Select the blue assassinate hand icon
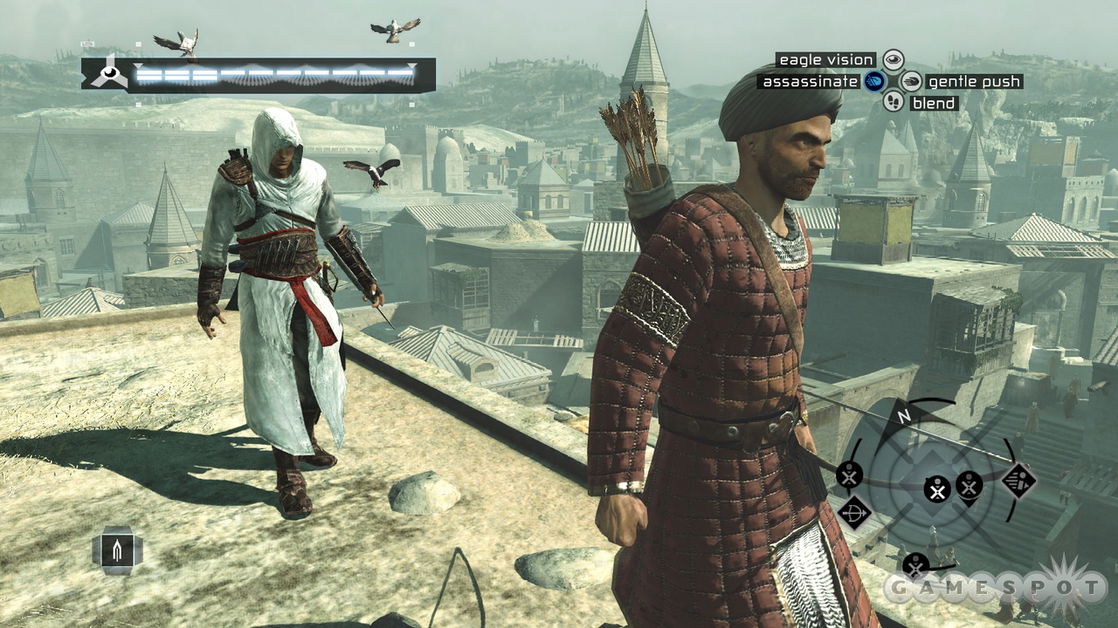This screenshot has height=628, width=1118. [875, 81]
